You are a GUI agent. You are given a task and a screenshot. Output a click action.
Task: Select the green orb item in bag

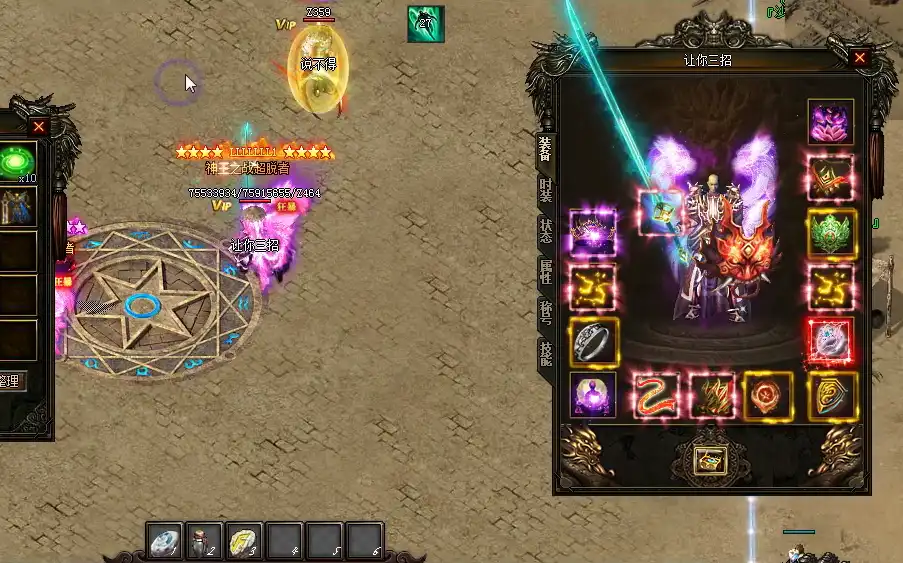click(x=17, y=161)
